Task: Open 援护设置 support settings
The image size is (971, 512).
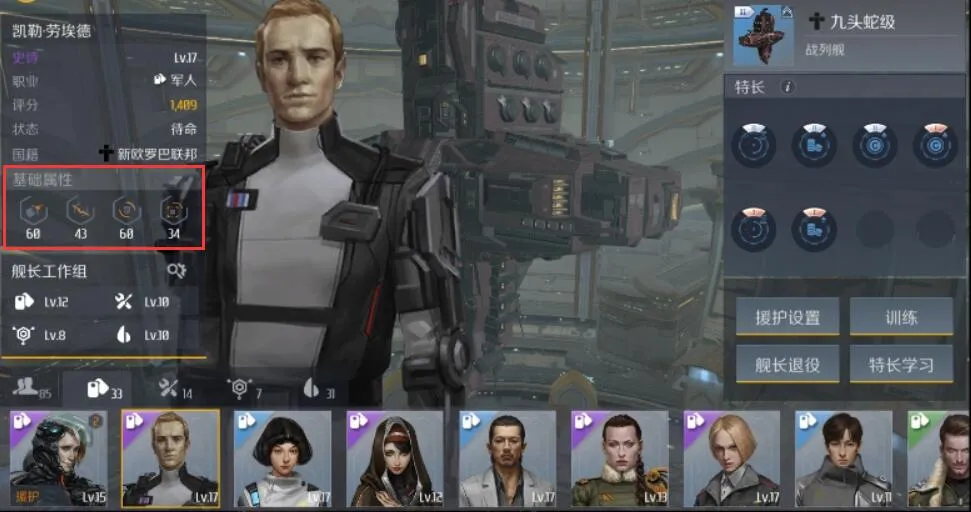Action: [786, 317]
